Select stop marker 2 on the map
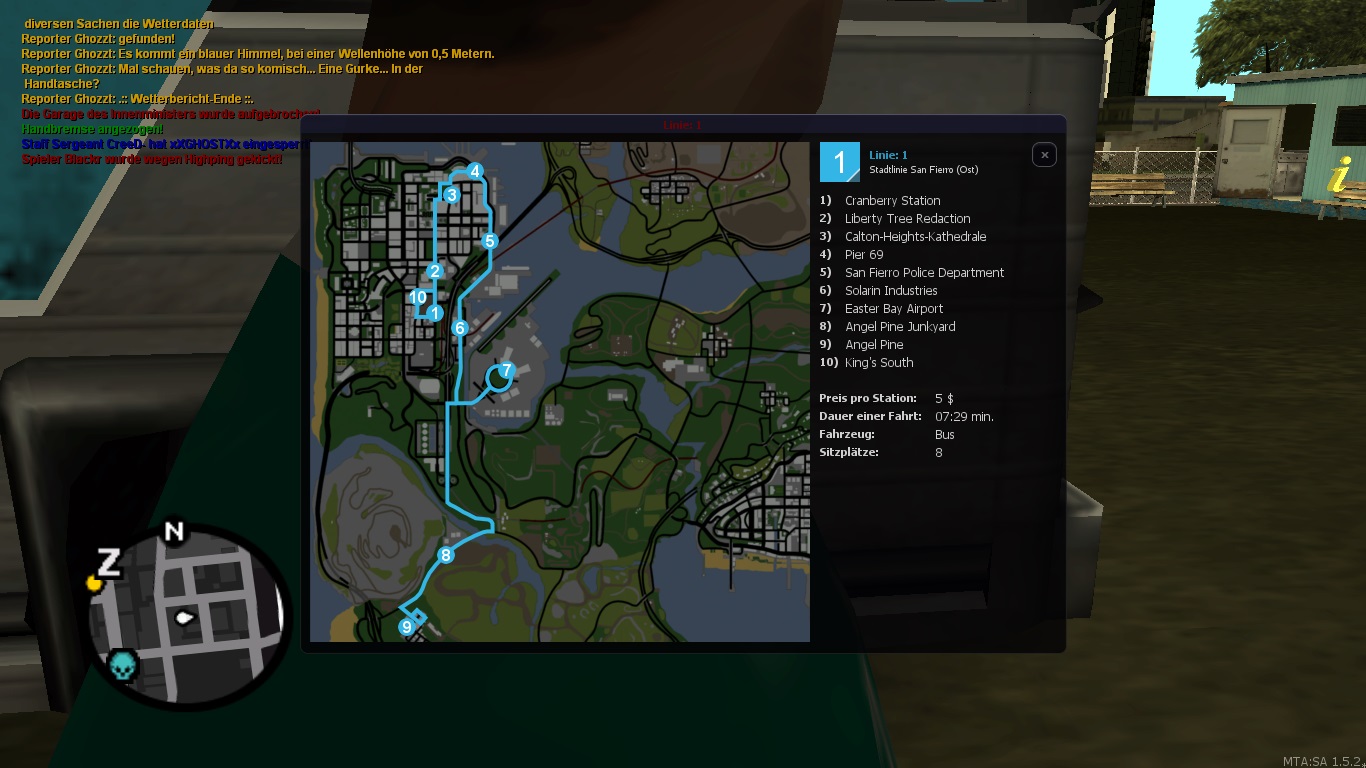Image resolution: width=1366 pixels, height=768 pixels. 434,271
